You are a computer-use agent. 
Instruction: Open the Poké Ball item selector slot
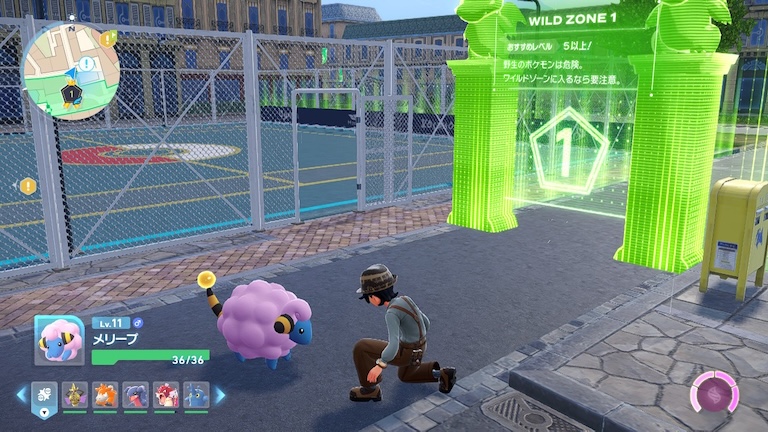45,397
